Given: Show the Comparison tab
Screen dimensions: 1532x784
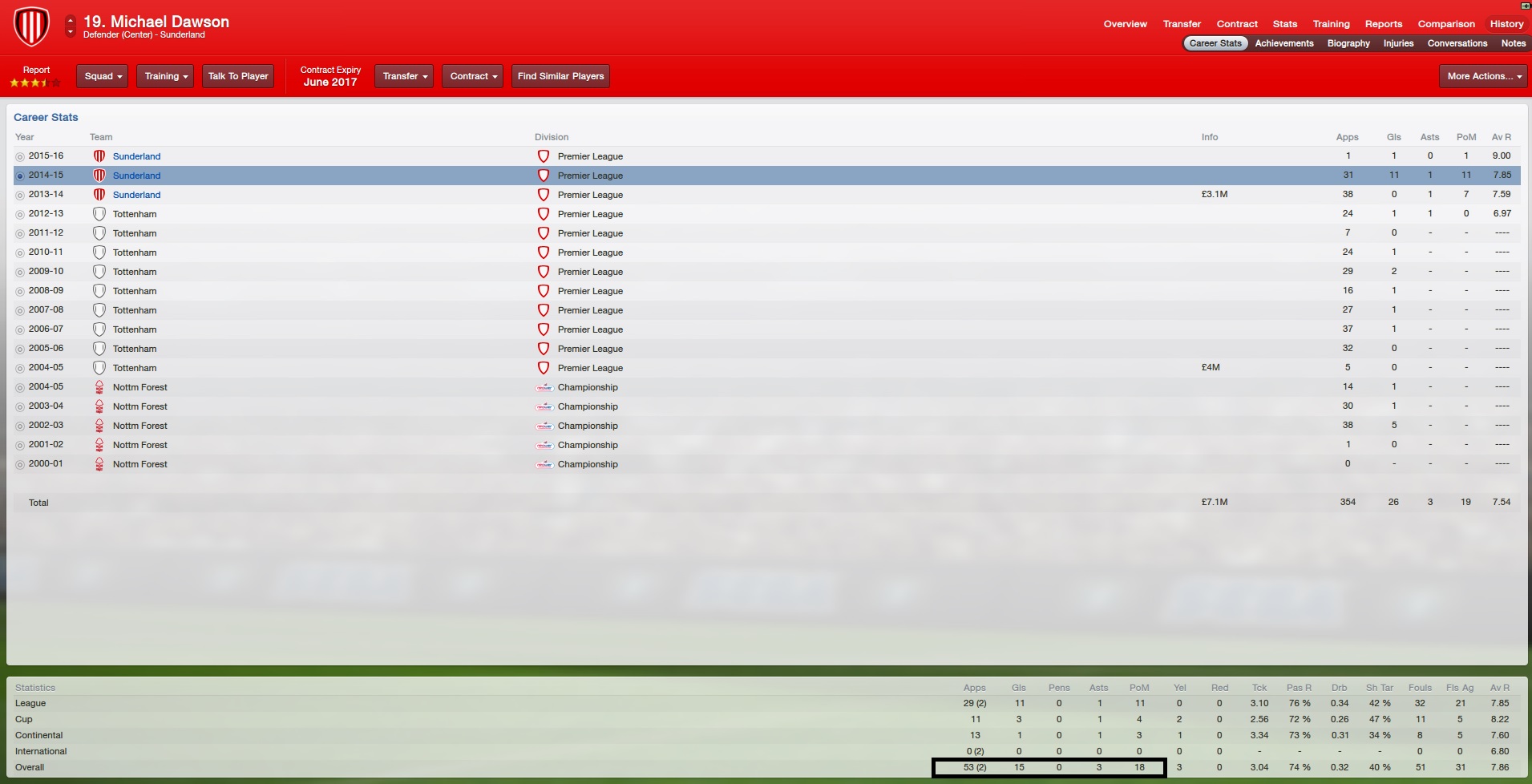Looking at the screenshot, I should [1445, 24].
